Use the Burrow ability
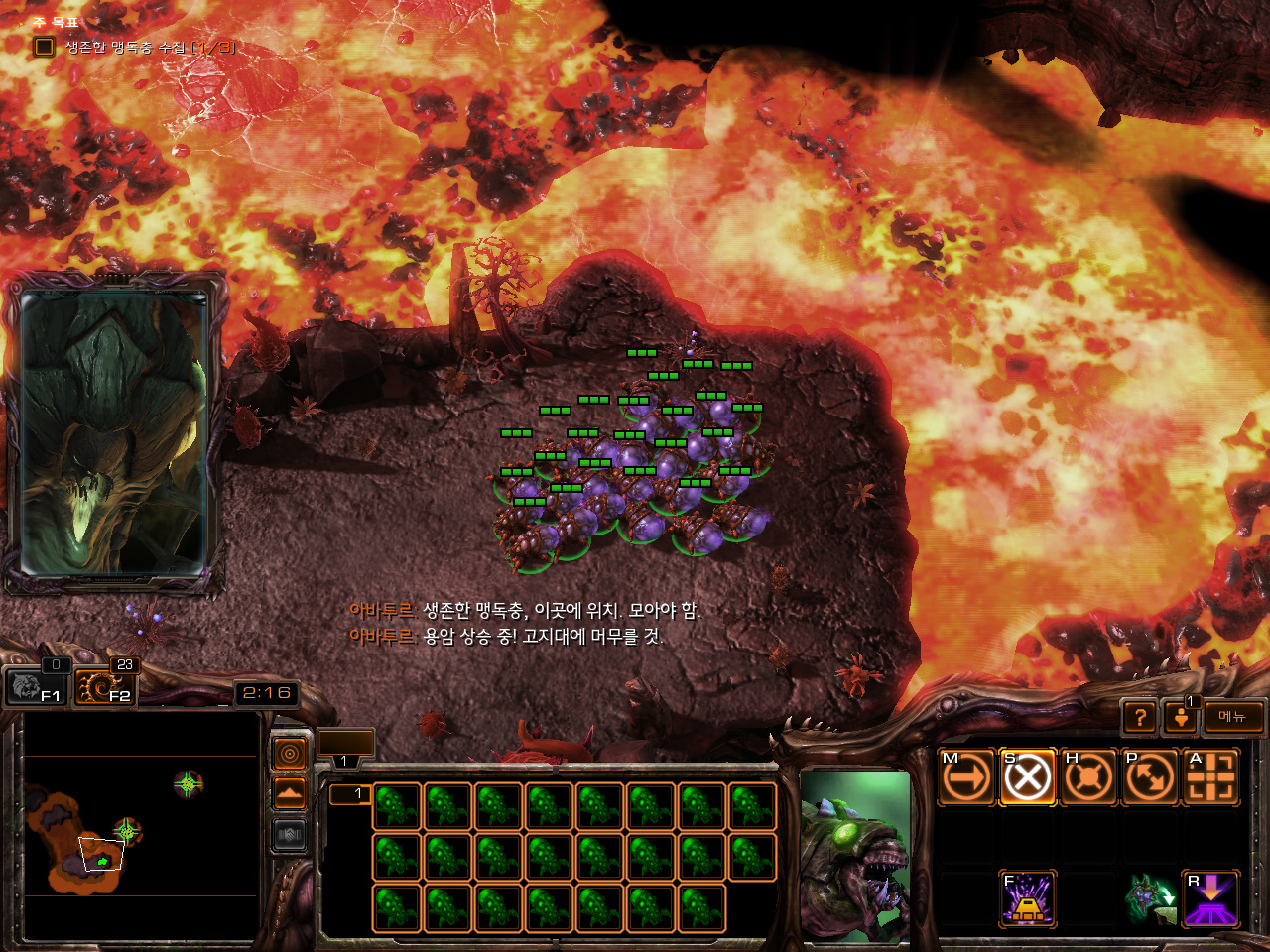Image resolution: width=1270 pixels, height=952 pixels. 1210,898
